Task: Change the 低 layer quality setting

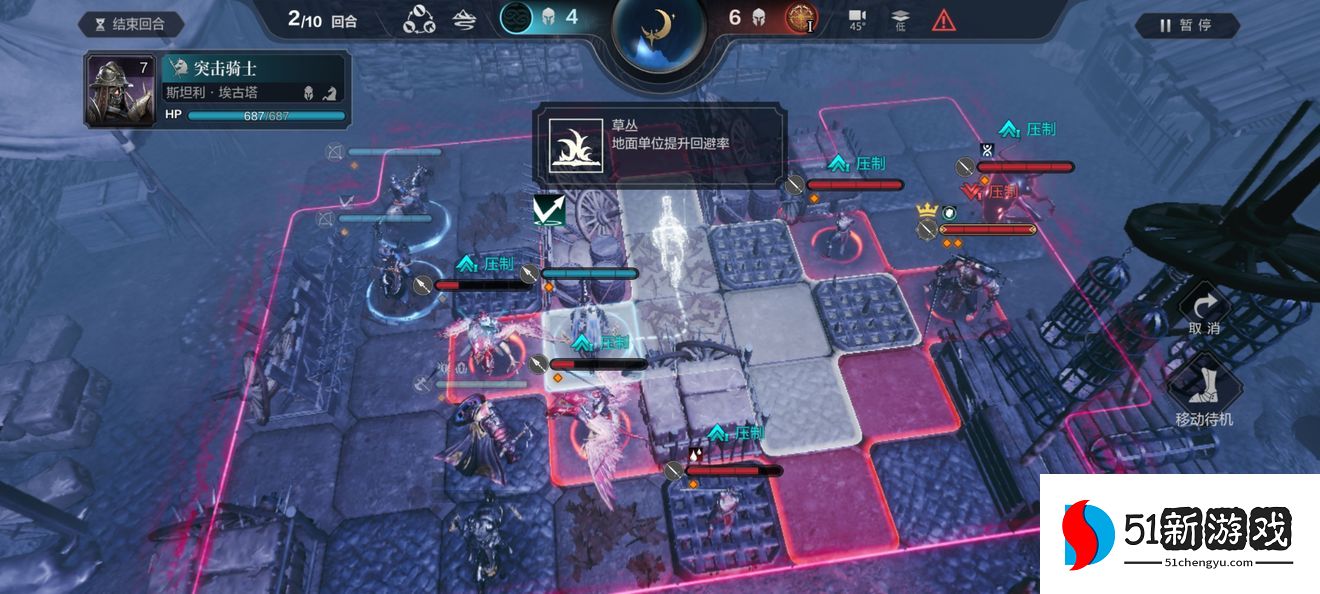Action: tap(900, 19)
